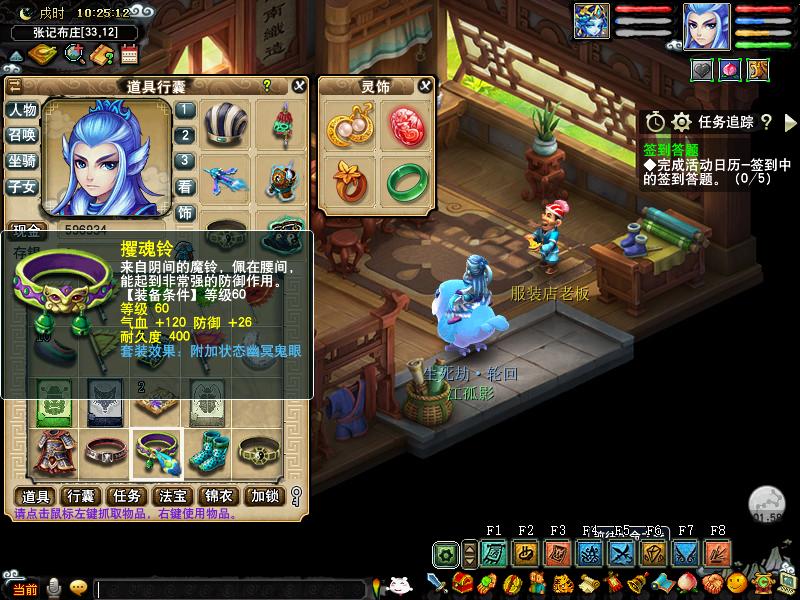This screenshot has width=800, height=600.
Task: Click the 加锁 lock button
Action: tap(265, 496)
